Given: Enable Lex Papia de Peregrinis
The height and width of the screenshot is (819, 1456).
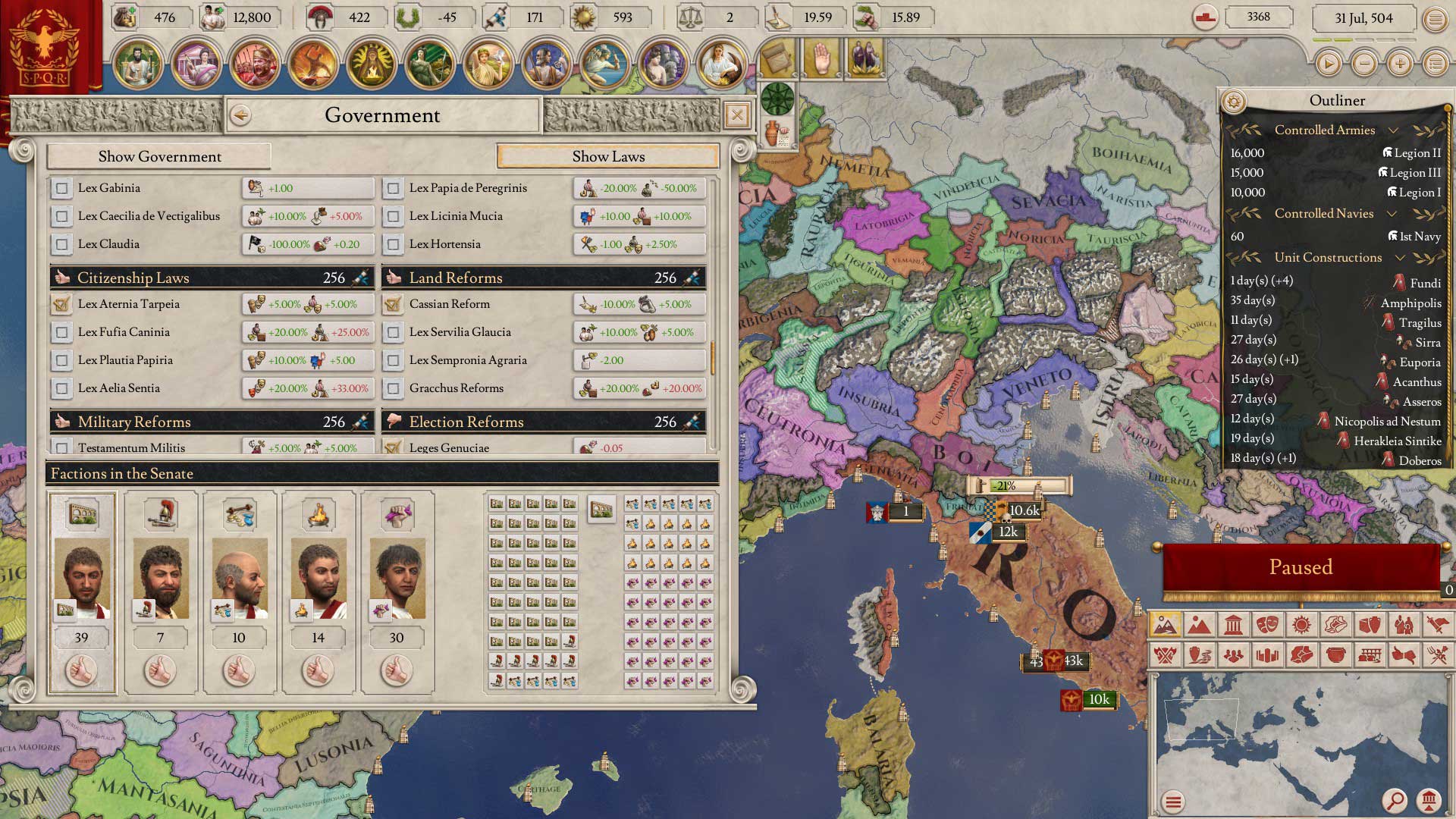Looking at the screenshot, I should pyautogui.click(x=393, y=188).
